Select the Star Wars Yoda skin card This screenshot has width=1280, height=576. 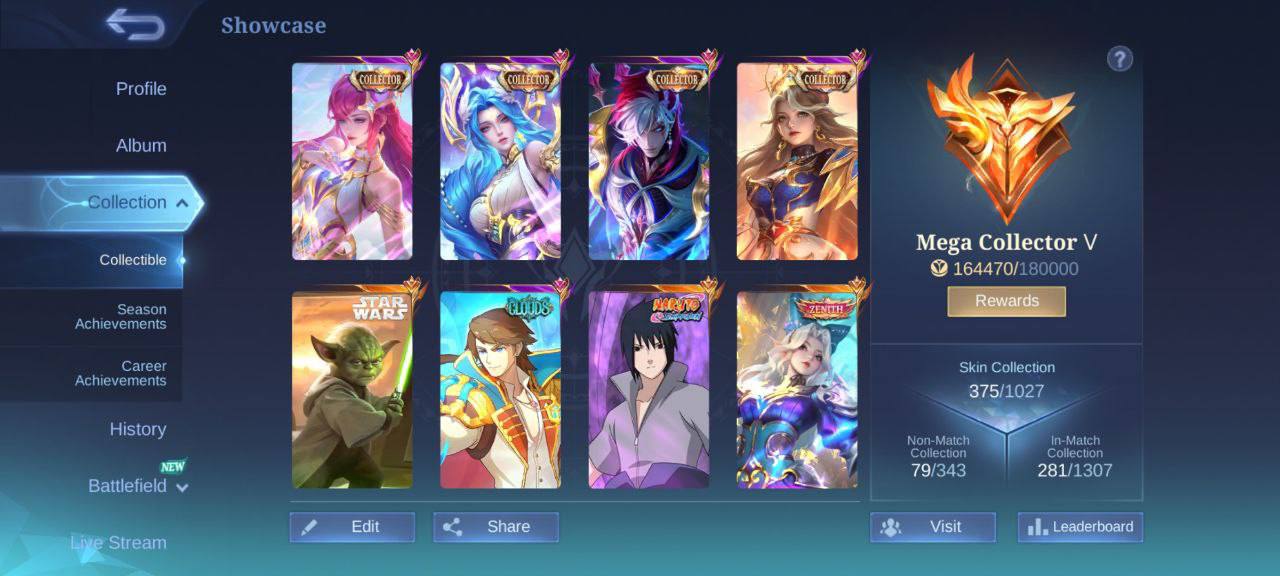click(352, 390)
